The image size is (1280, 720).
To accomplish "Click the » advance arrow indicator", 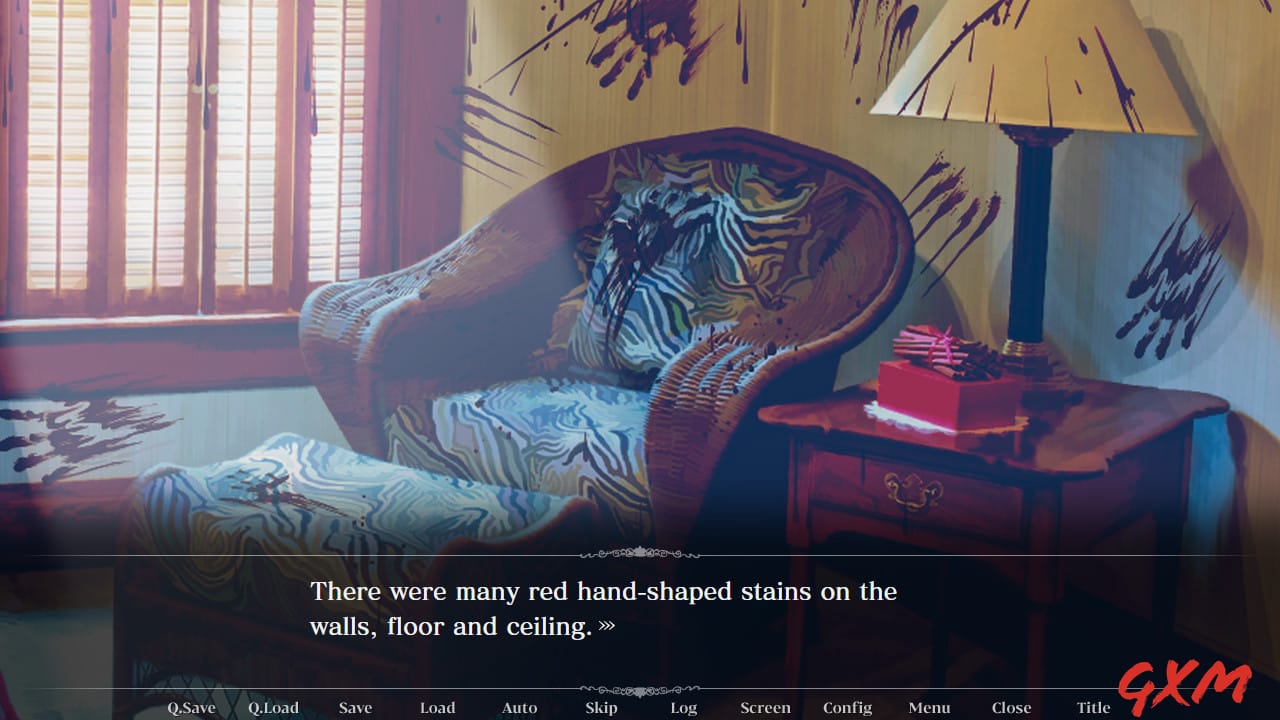I will (x=608, y=628).
